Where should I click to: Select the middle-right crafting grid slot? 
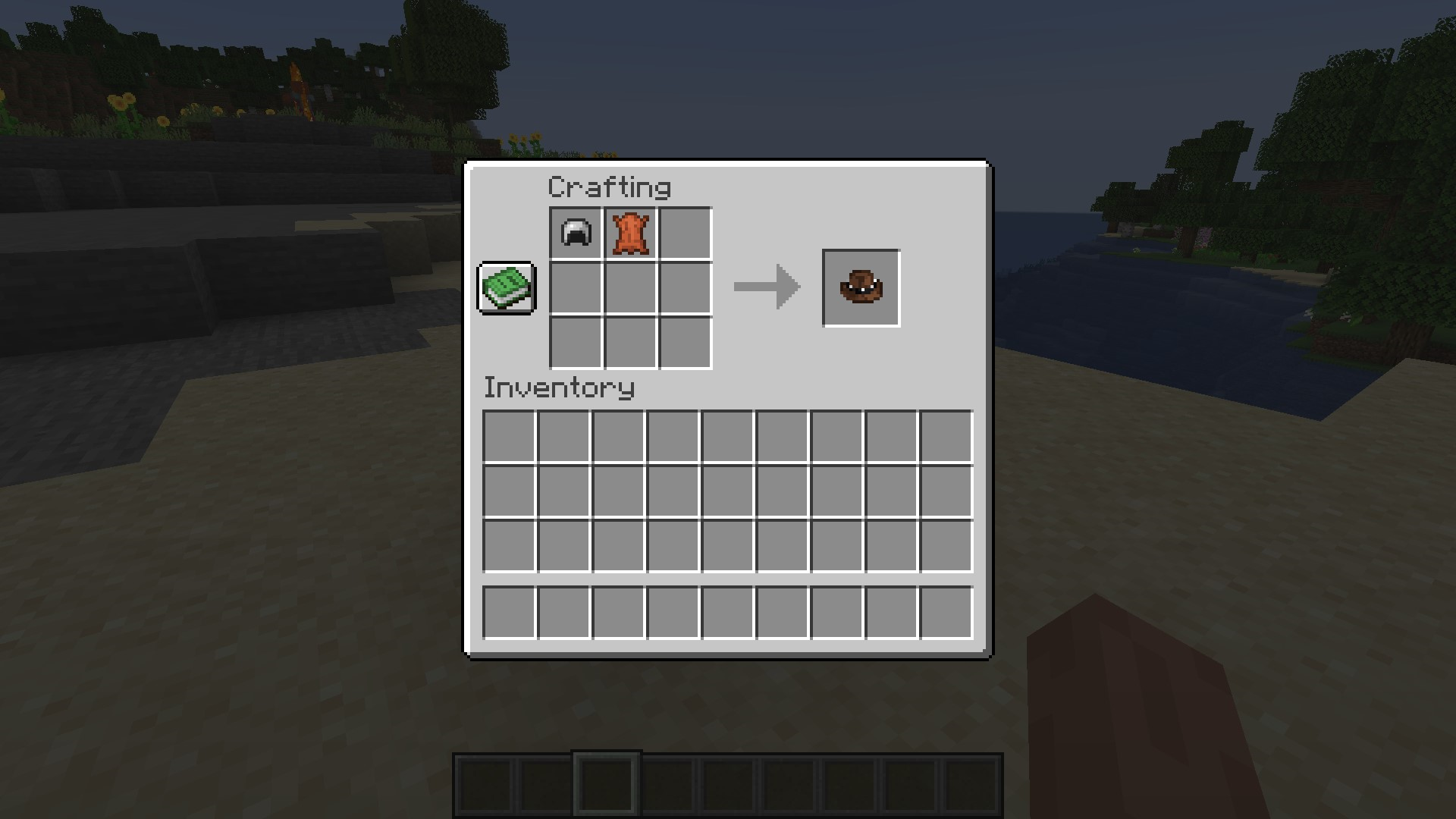[x=686, y=288]
